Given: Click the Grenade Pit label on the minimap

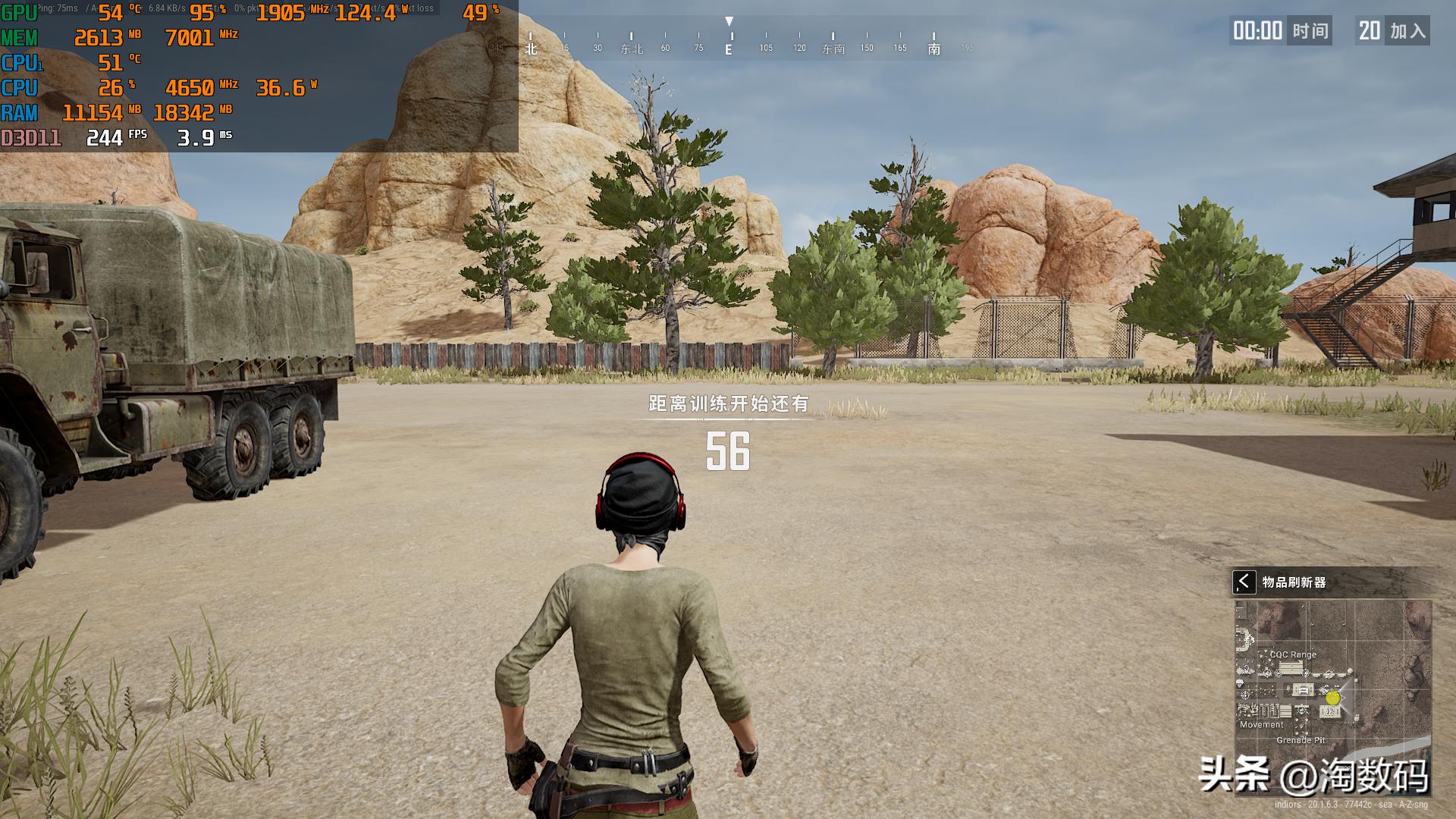Looking at the screenshot, I should [x=1301, y=740].
